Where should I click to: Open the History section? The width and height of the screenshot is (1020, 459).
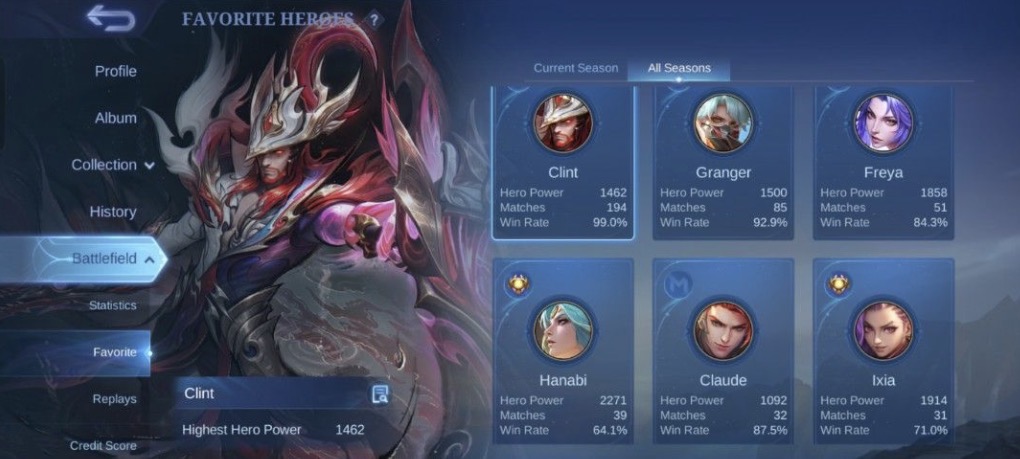pyautogui.click(x=113, y=212)
